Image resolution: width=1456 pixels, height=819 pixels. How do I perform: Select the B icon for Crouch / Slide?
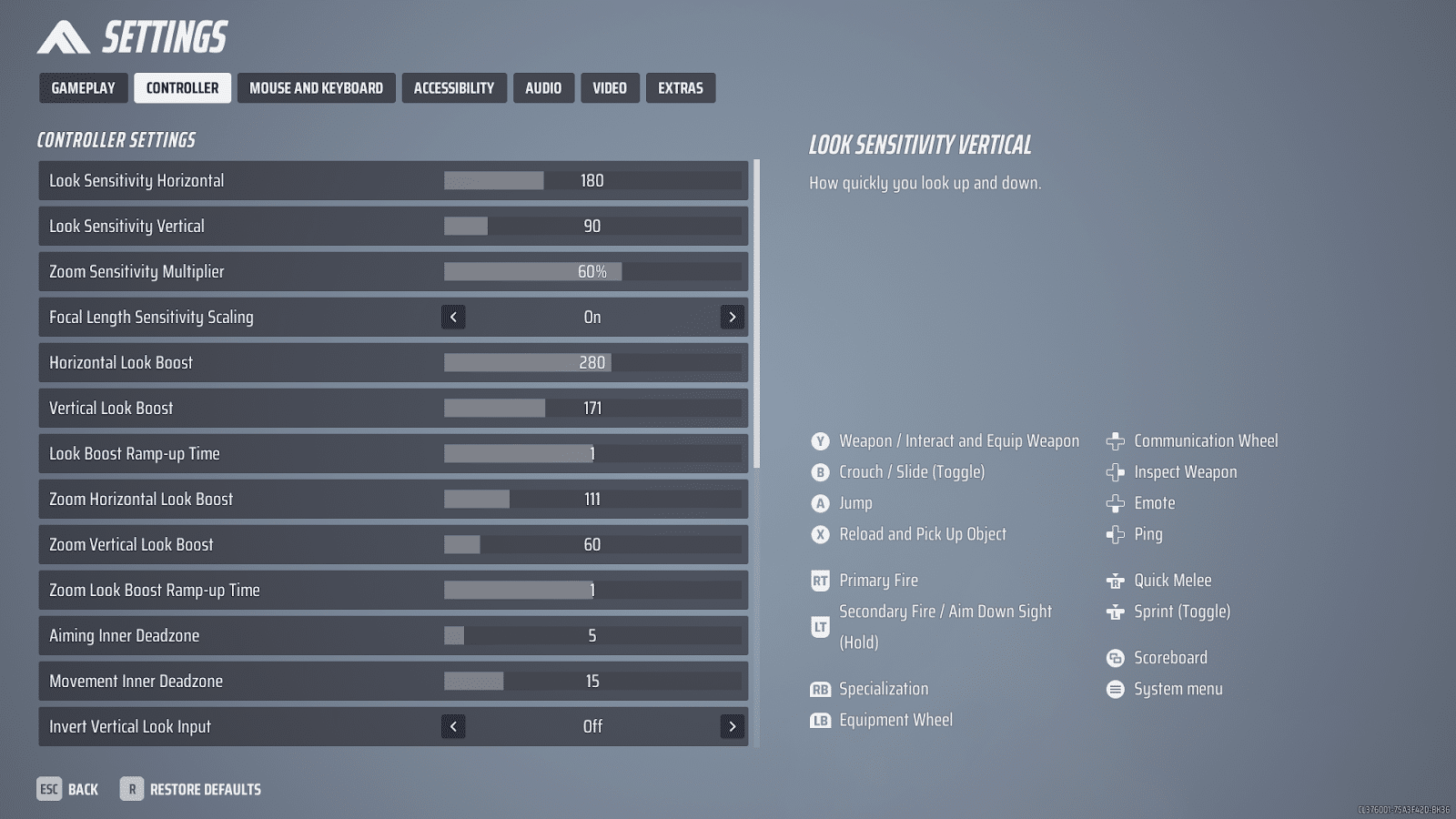tap(820, 471)
